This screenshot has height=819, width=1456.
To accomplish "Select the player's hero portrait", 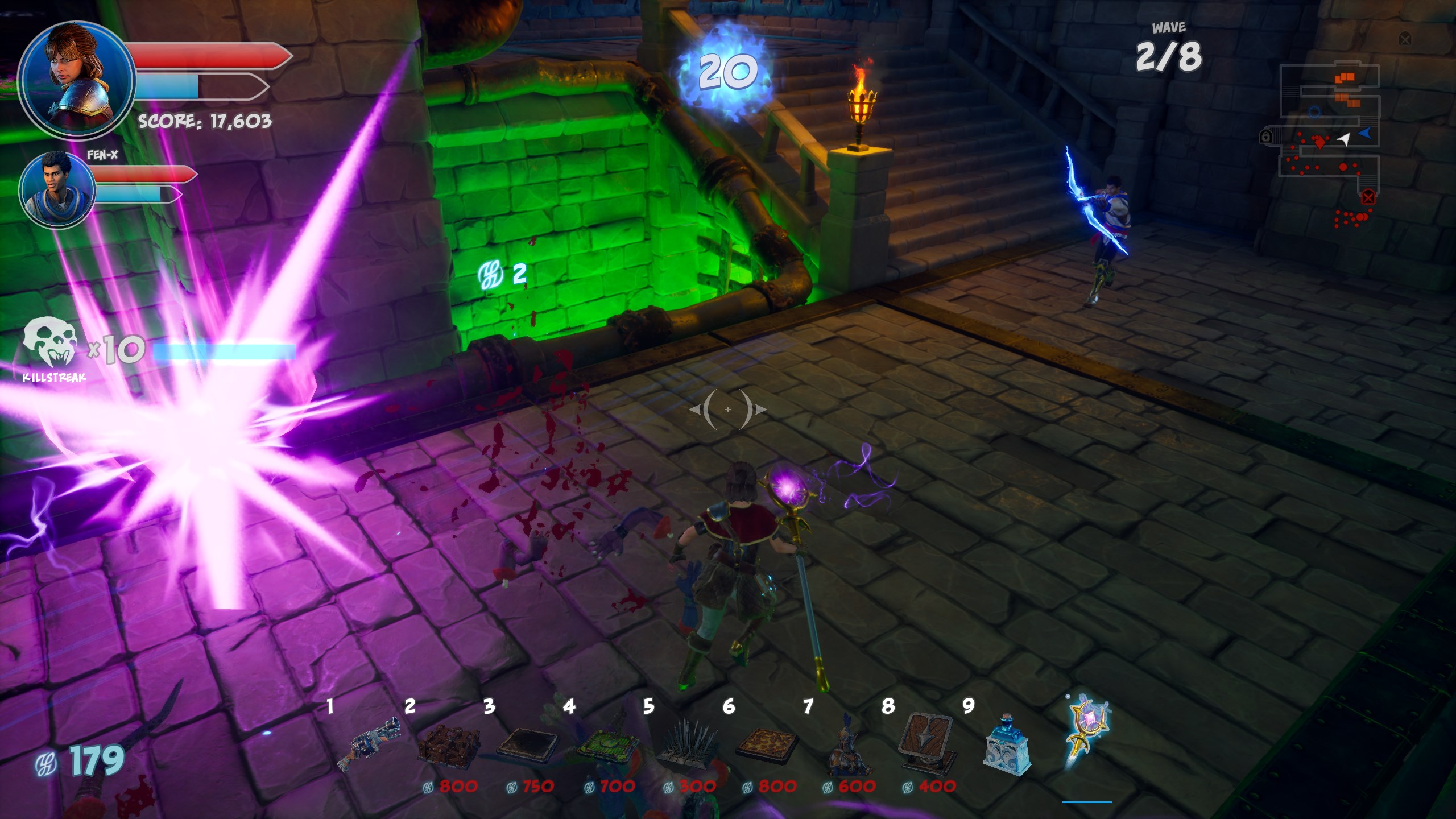I will pyautogui.click(x=77, y=80).
